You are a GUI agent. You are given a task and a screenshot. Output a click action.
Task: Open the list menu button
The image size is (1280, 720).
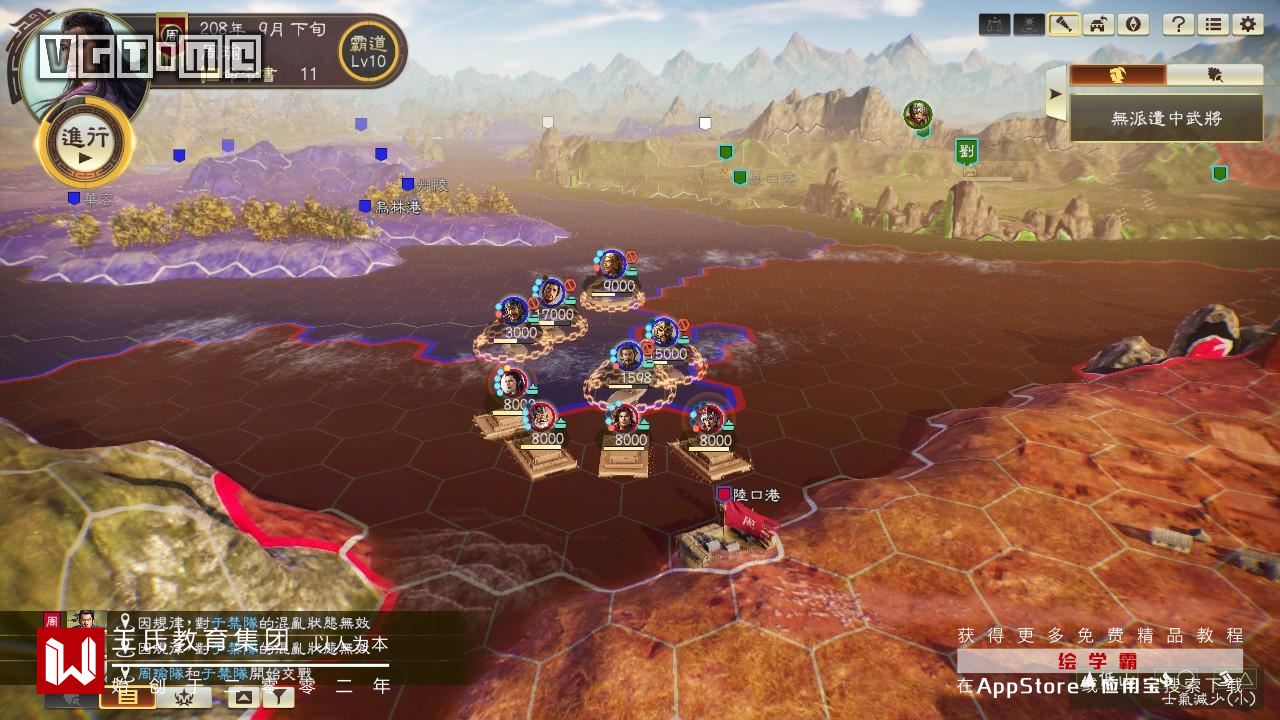pyautogui.click(x=1213, y=25)
